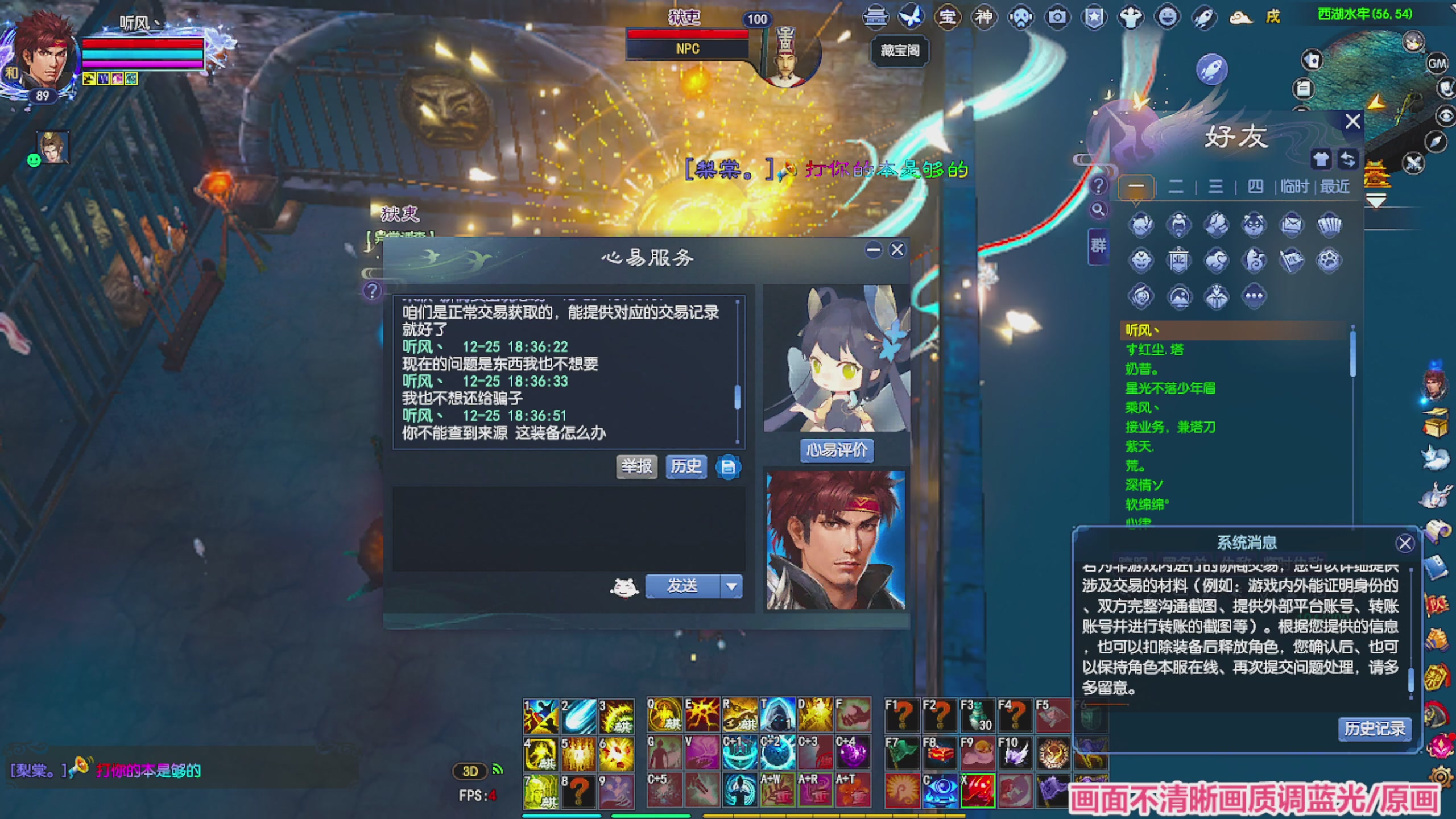
Task: Open friend search with the magnifier icon
Action: tap(1099, 210)
